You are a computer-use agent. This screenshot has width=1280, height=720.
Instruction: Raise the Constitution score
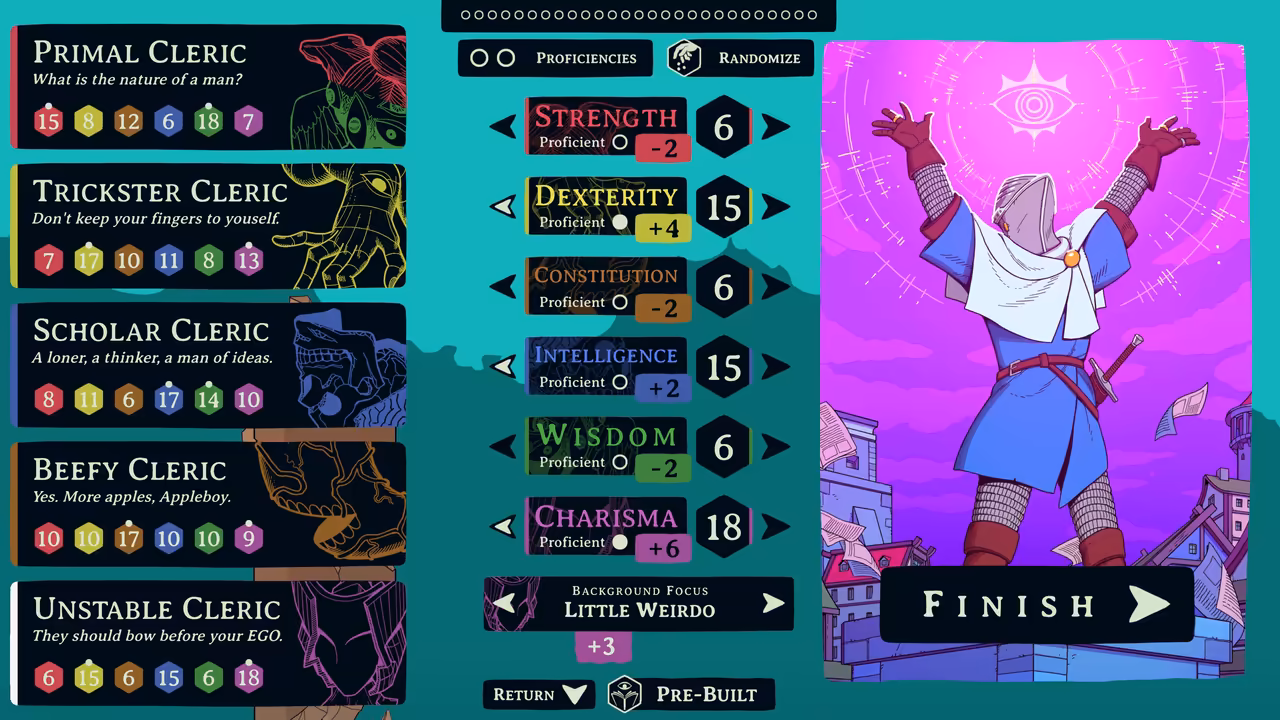pyautogui.click(x=775, y=287)
